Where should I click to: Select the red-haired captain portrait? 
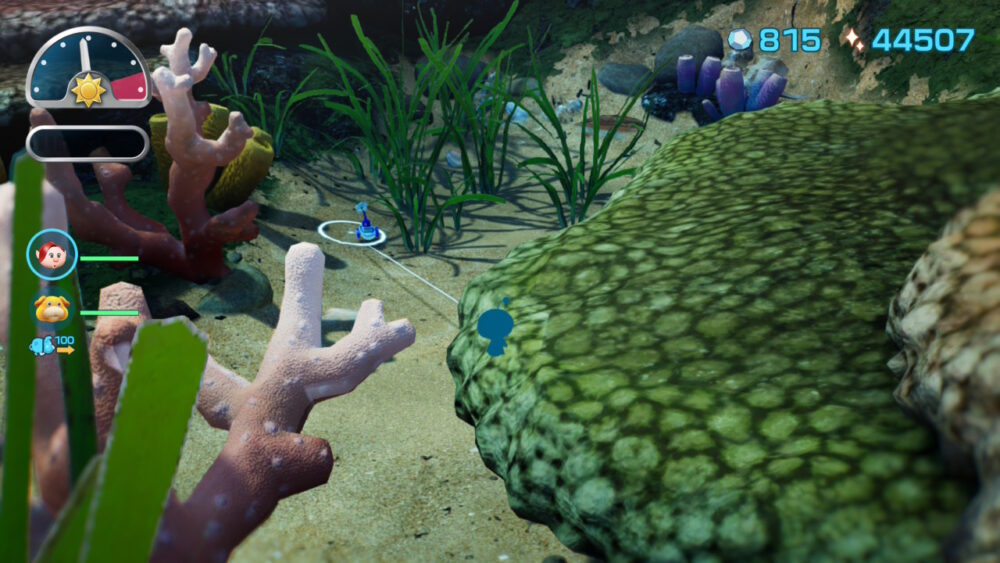tap(51, 255)
